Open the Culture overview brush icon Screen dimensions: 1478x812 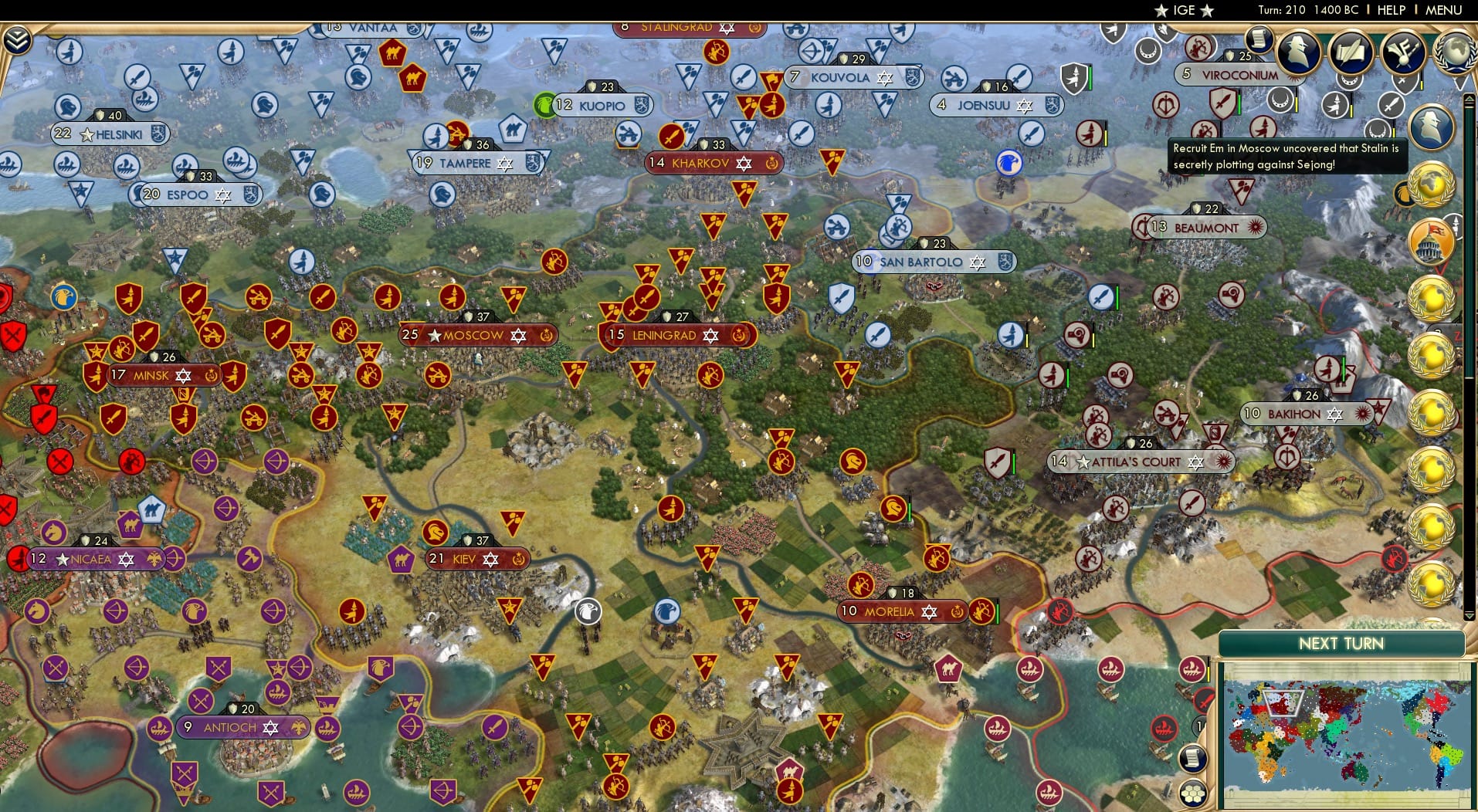1403,52
